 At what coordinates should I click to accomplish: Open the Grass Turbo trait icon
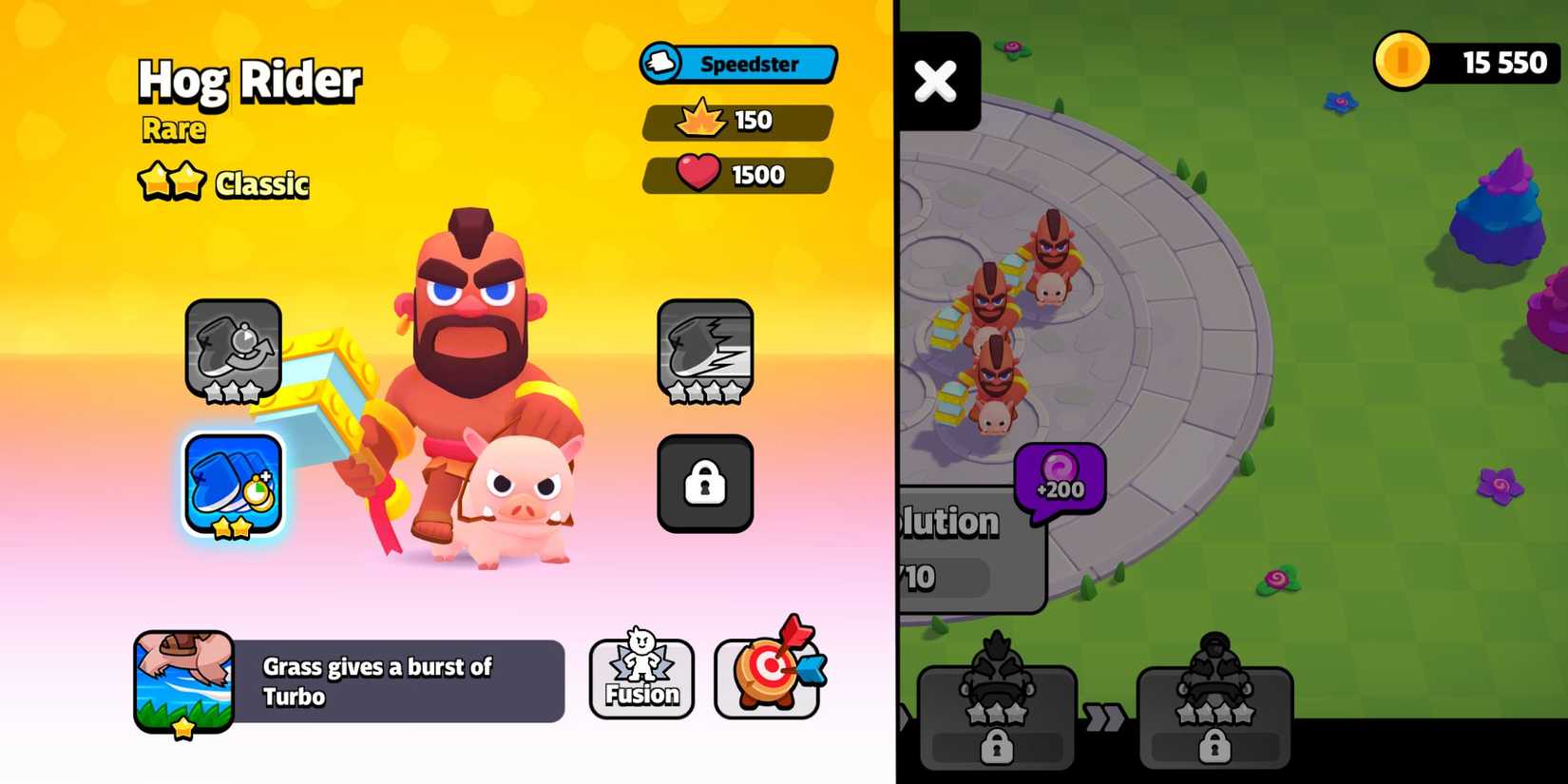[183, 679]
